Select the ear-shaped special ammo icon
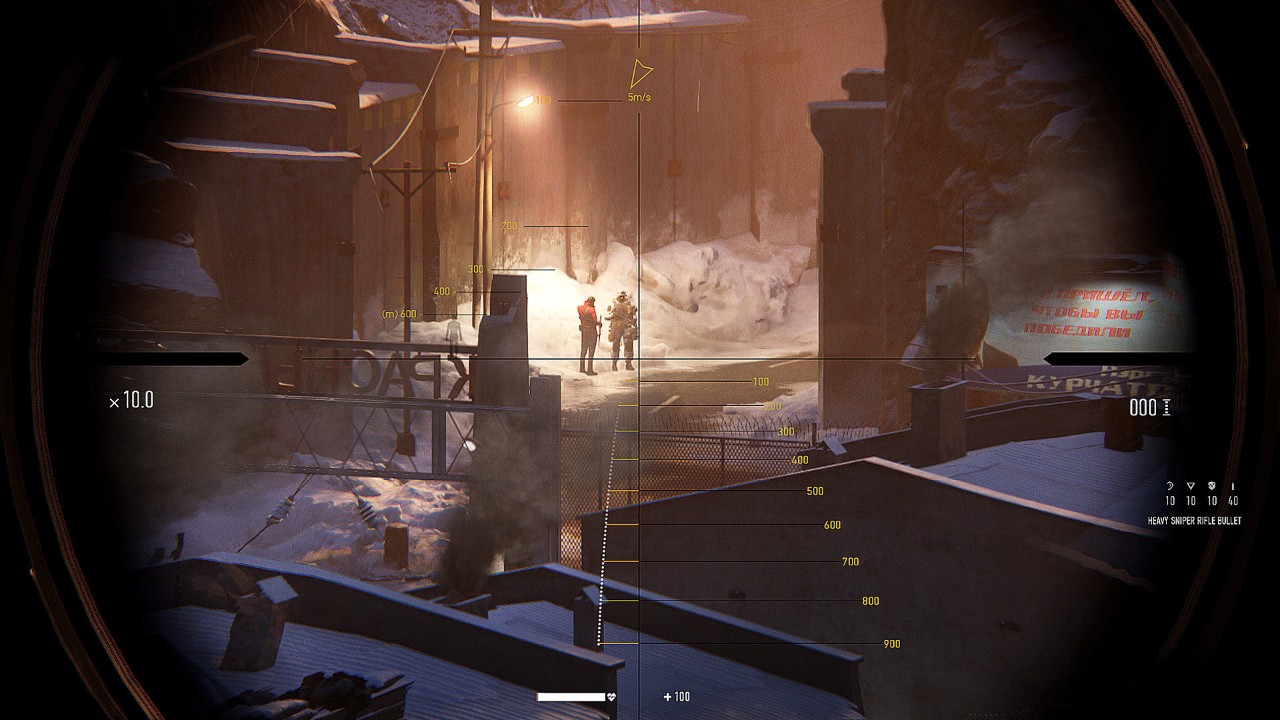Viewport: 1280px width, 720px height. coord(1170,486)
